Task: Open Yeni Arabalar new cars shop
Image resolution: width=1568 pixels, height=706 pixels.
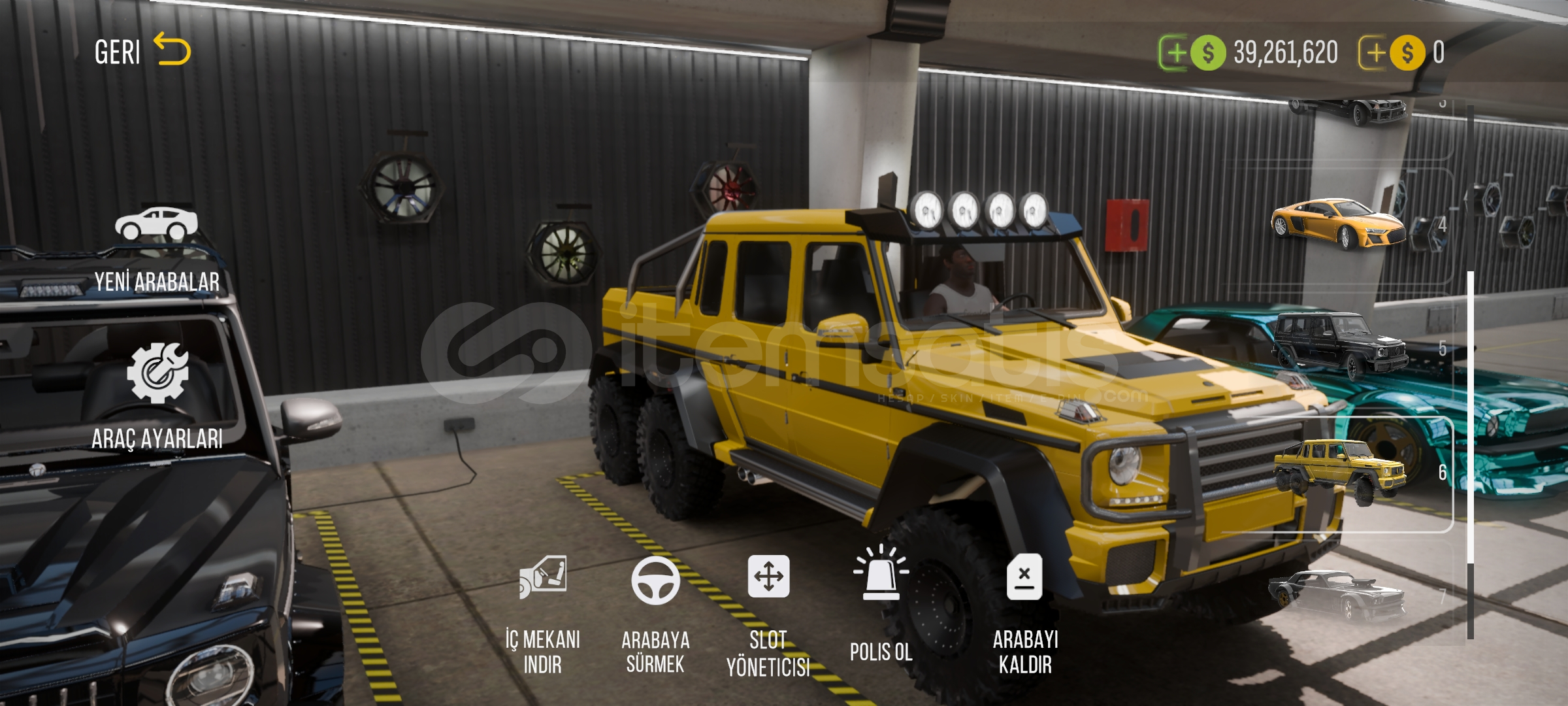Action: [157, 248]
